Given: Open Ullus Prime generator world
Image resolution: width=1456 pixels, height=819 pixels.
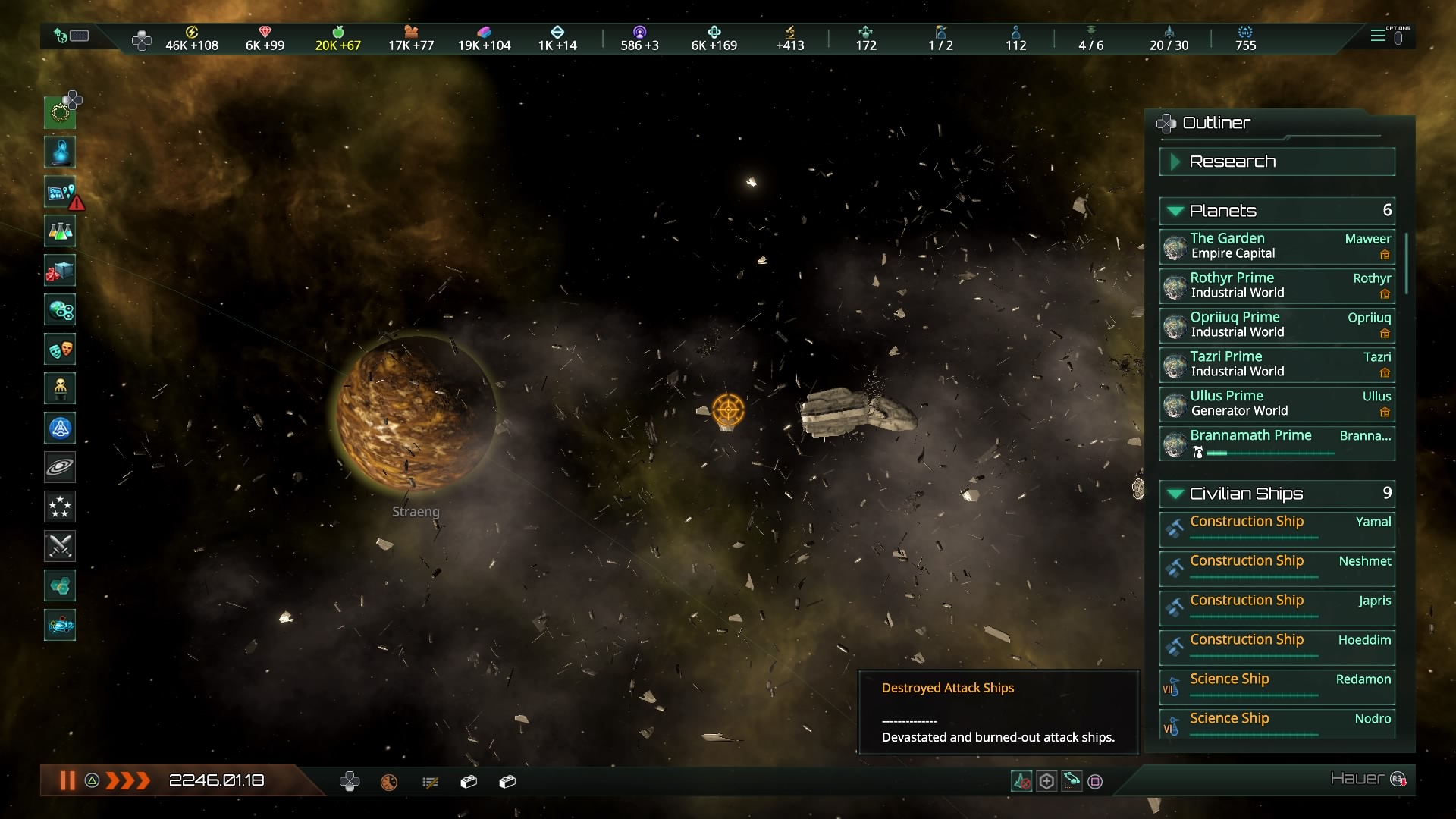Looking at the screenshot, I should (1277, 403).
